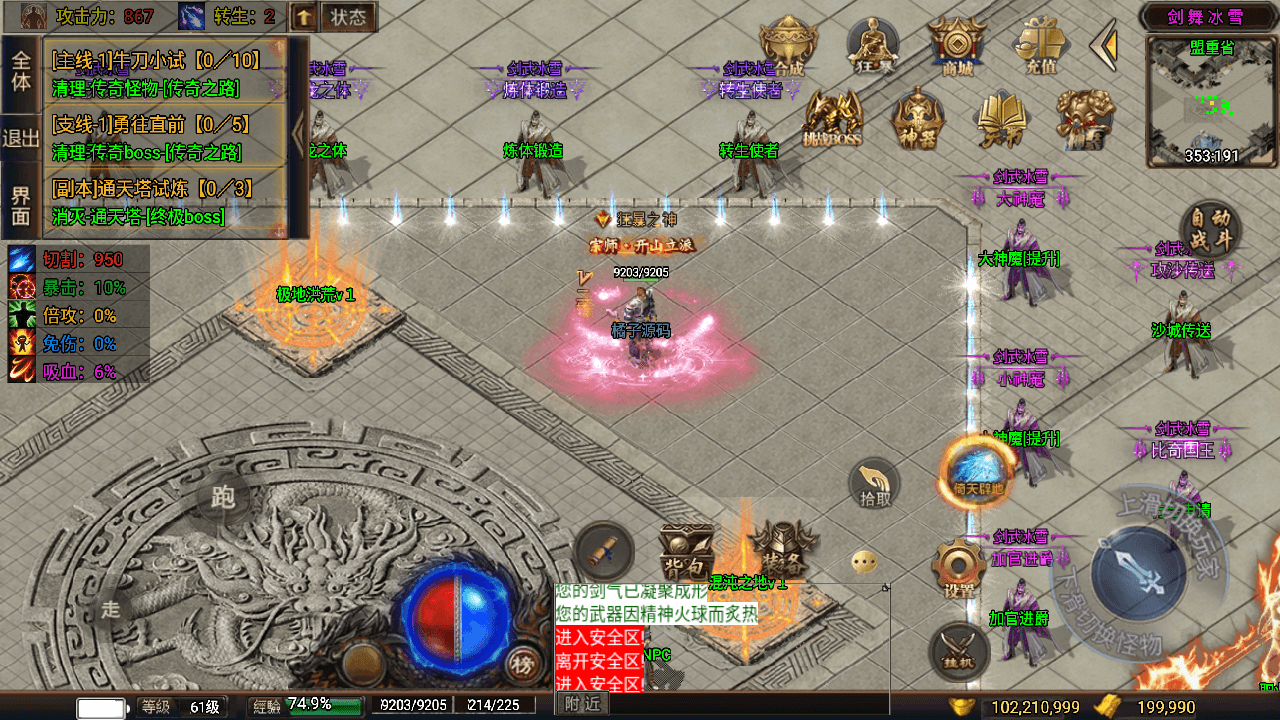This screenshot has width=1280, height=720.
Task: Open the chat bubble icon
Action: [865, 562]
